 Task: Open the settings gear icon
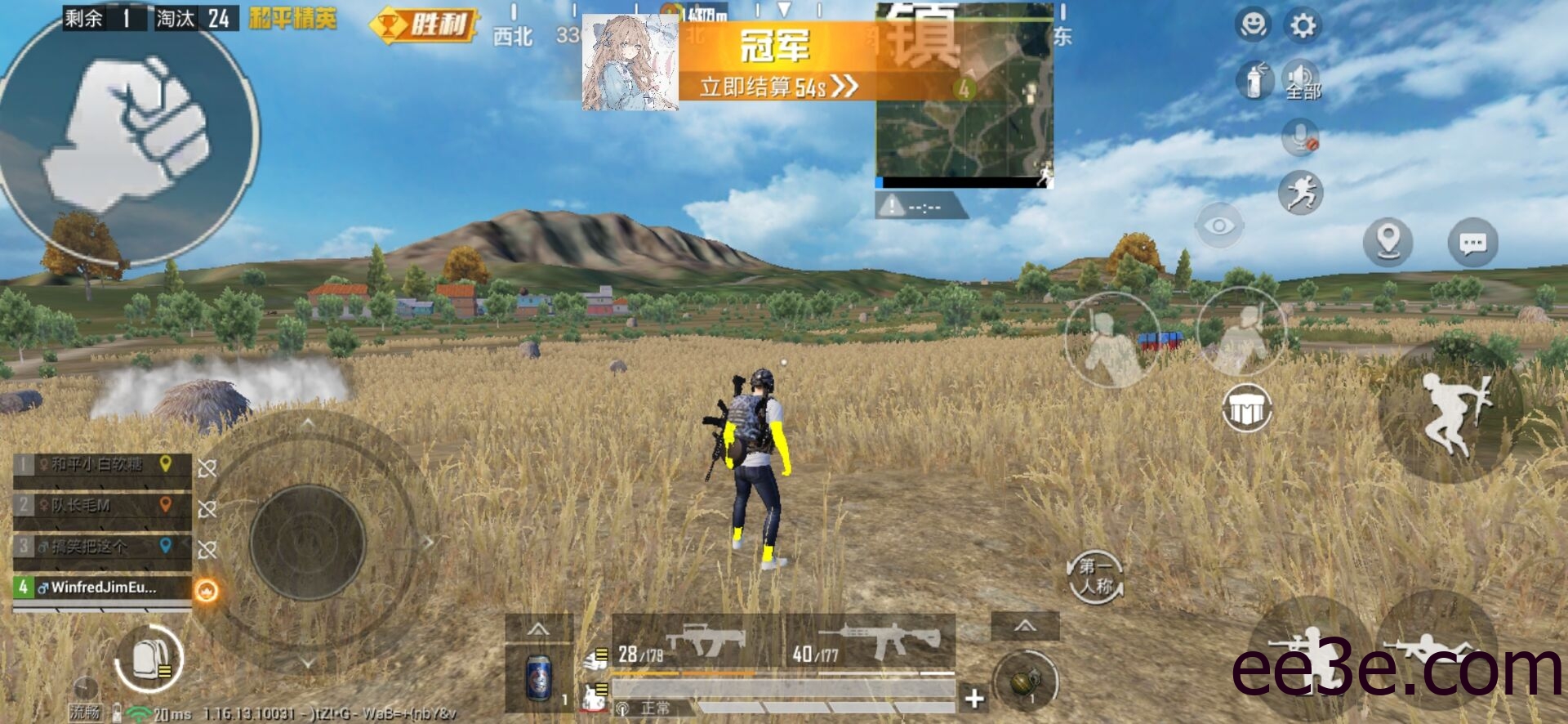[x=1304, y=25]
